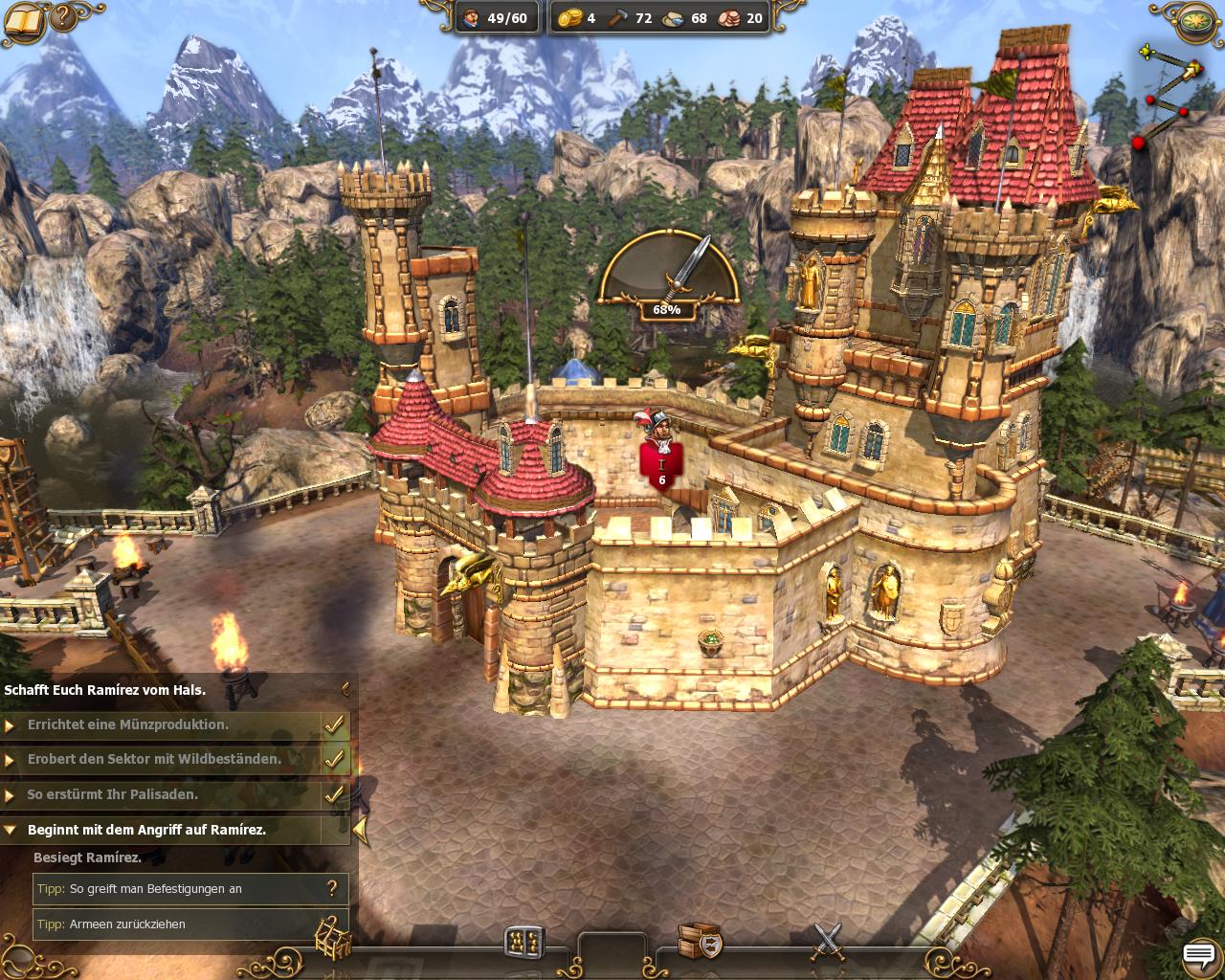Open the question mark help button
The width and height of the screenshot is (1225, 980).
click(x=63, y=18)
